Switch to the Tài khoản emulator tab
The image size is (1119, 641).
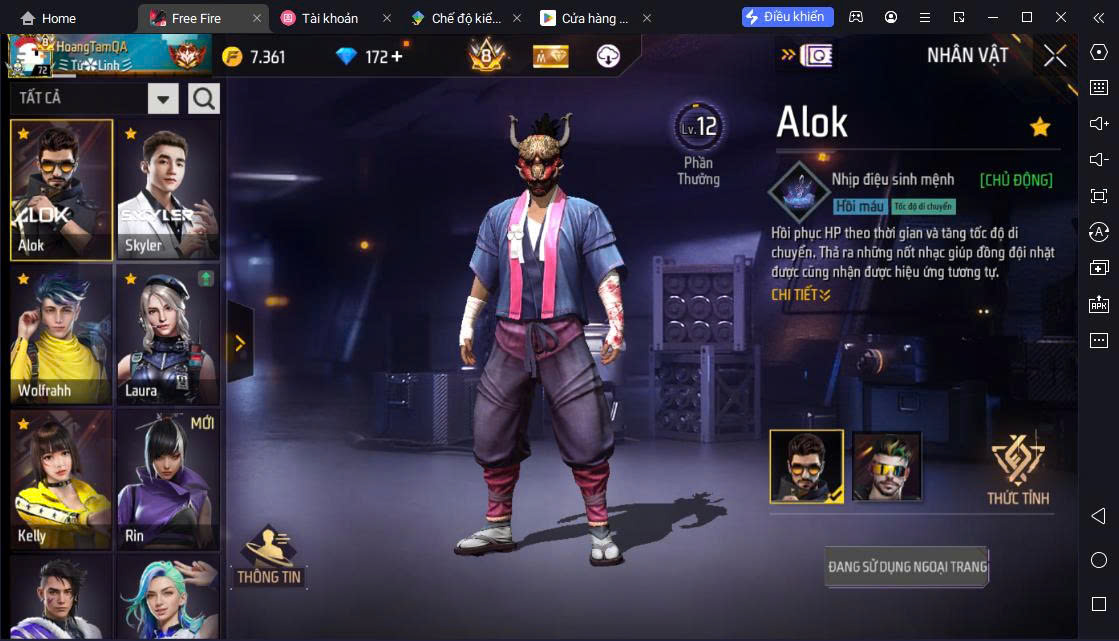coord(329,18)
